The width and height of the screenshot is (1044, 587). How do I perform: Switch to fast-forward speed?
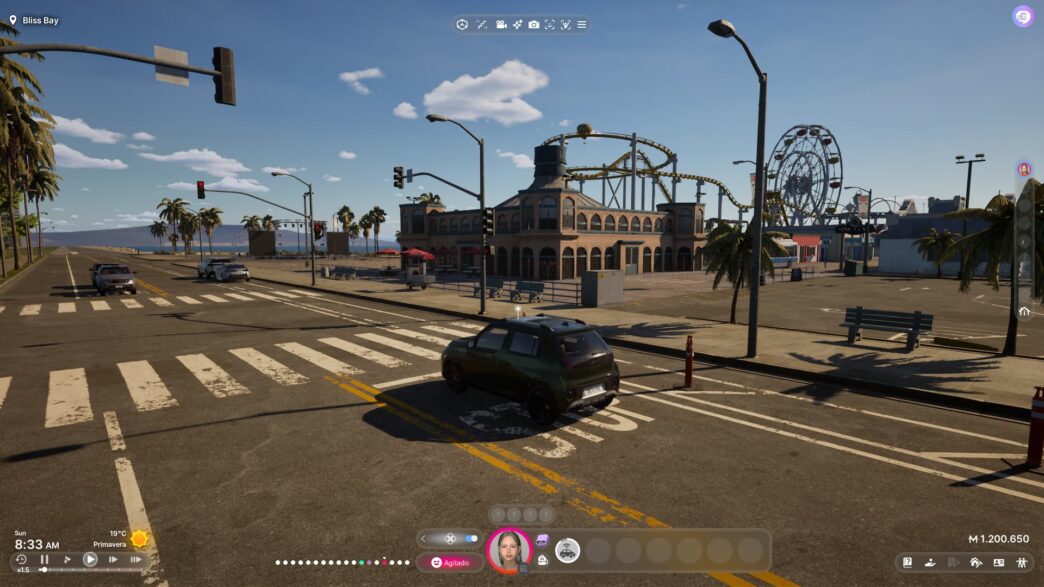[113, 560]
